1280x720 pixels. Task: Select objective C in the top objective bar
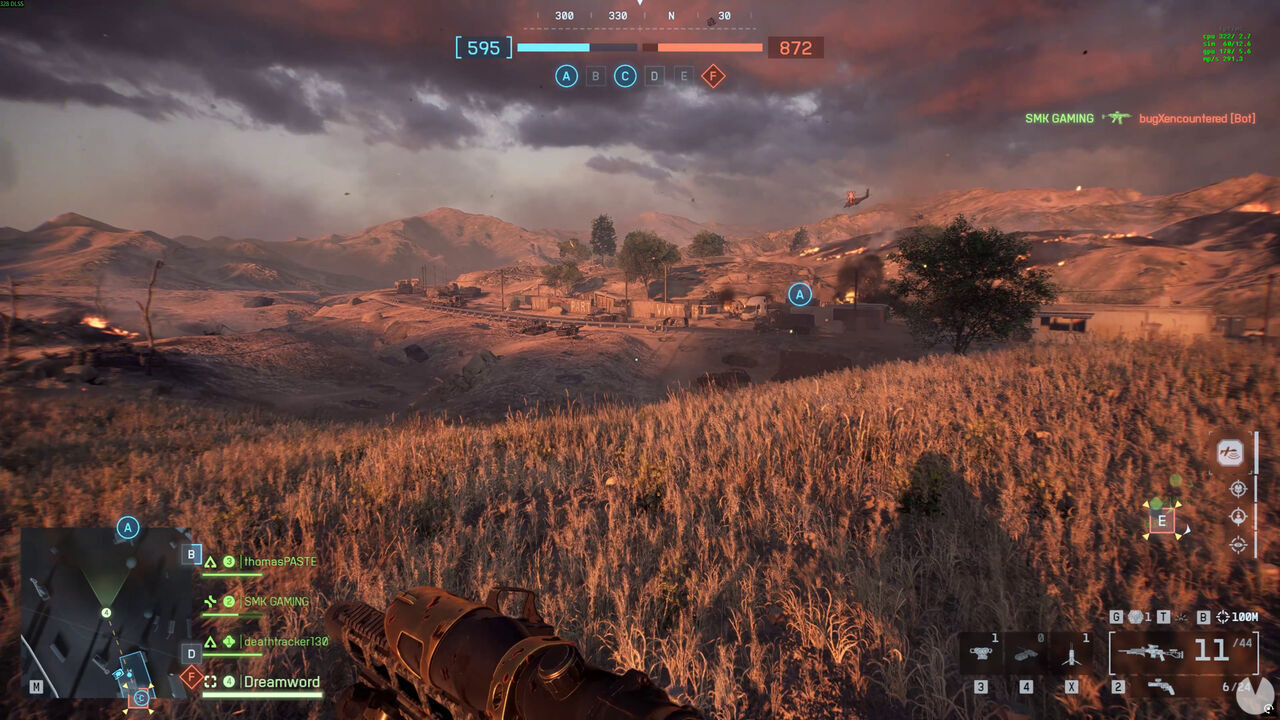[625, 76]
